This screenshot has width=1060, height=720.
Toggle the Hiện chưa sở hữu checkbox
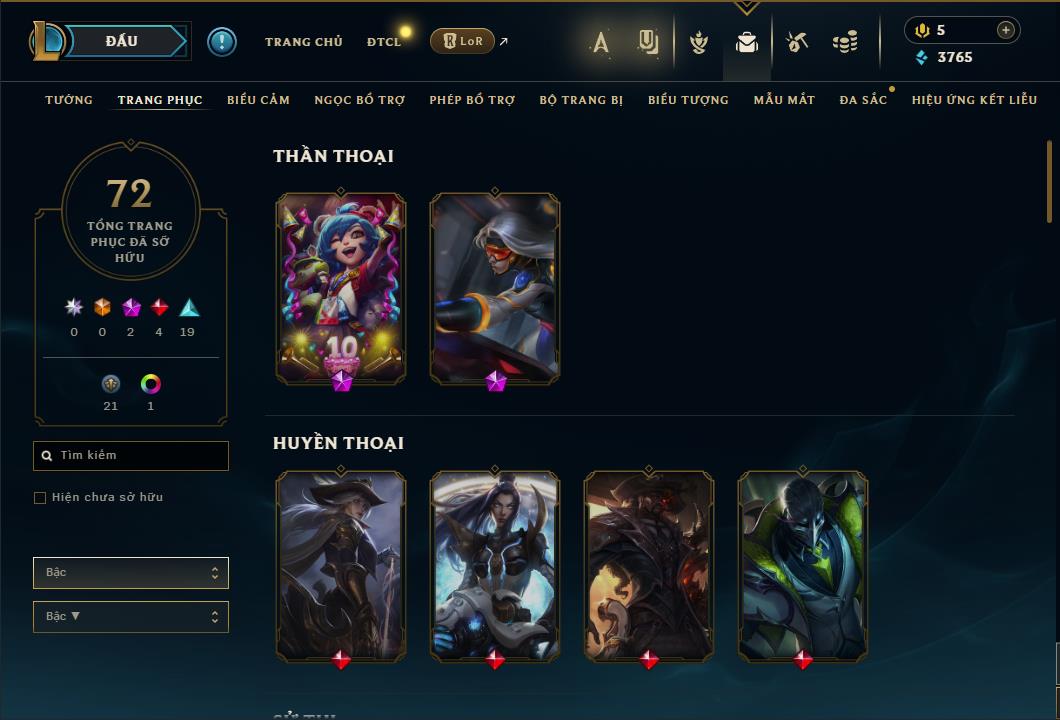40,498
